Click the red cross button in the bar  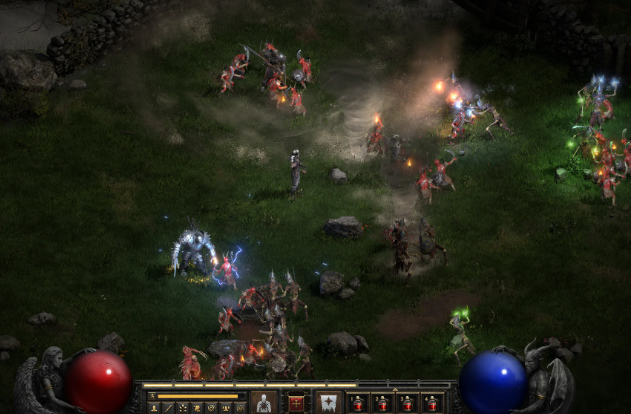click(x=296, y=403)
